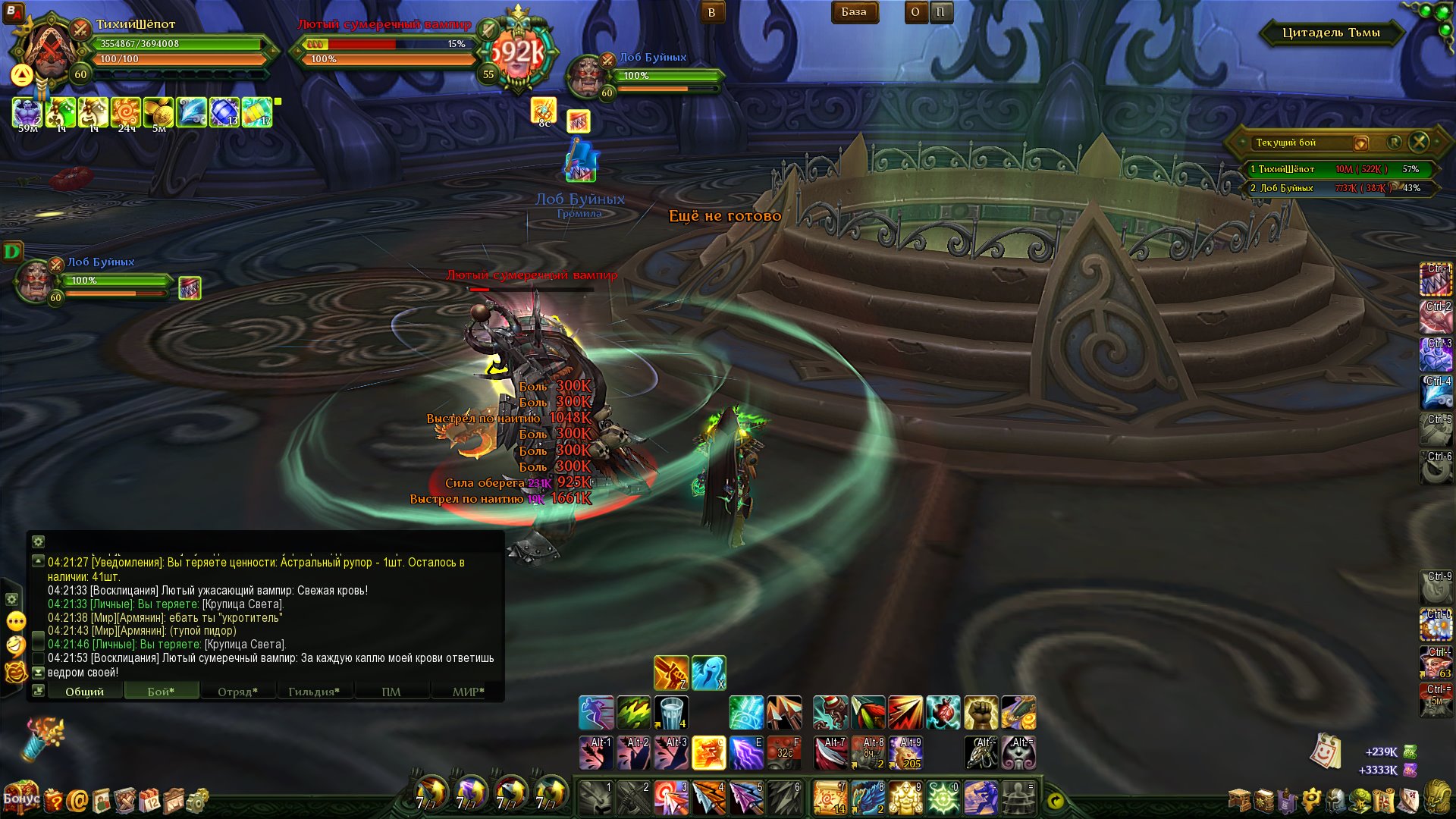Use the red target arrow skill in slot 3
The width and height of the screenshot is (1456, 819).
(x=671, y=798)
